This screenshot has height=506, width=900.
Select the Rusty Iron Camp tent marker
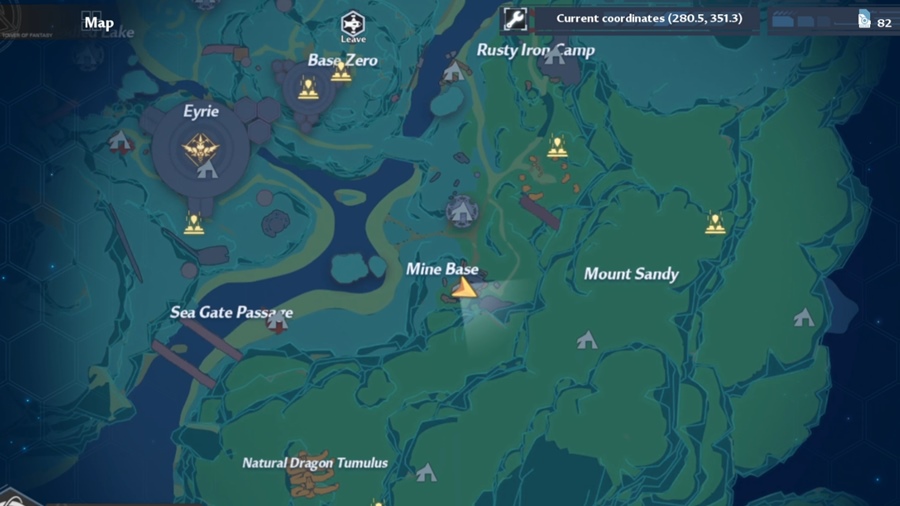pyautogui.click(x=454, y=70)
